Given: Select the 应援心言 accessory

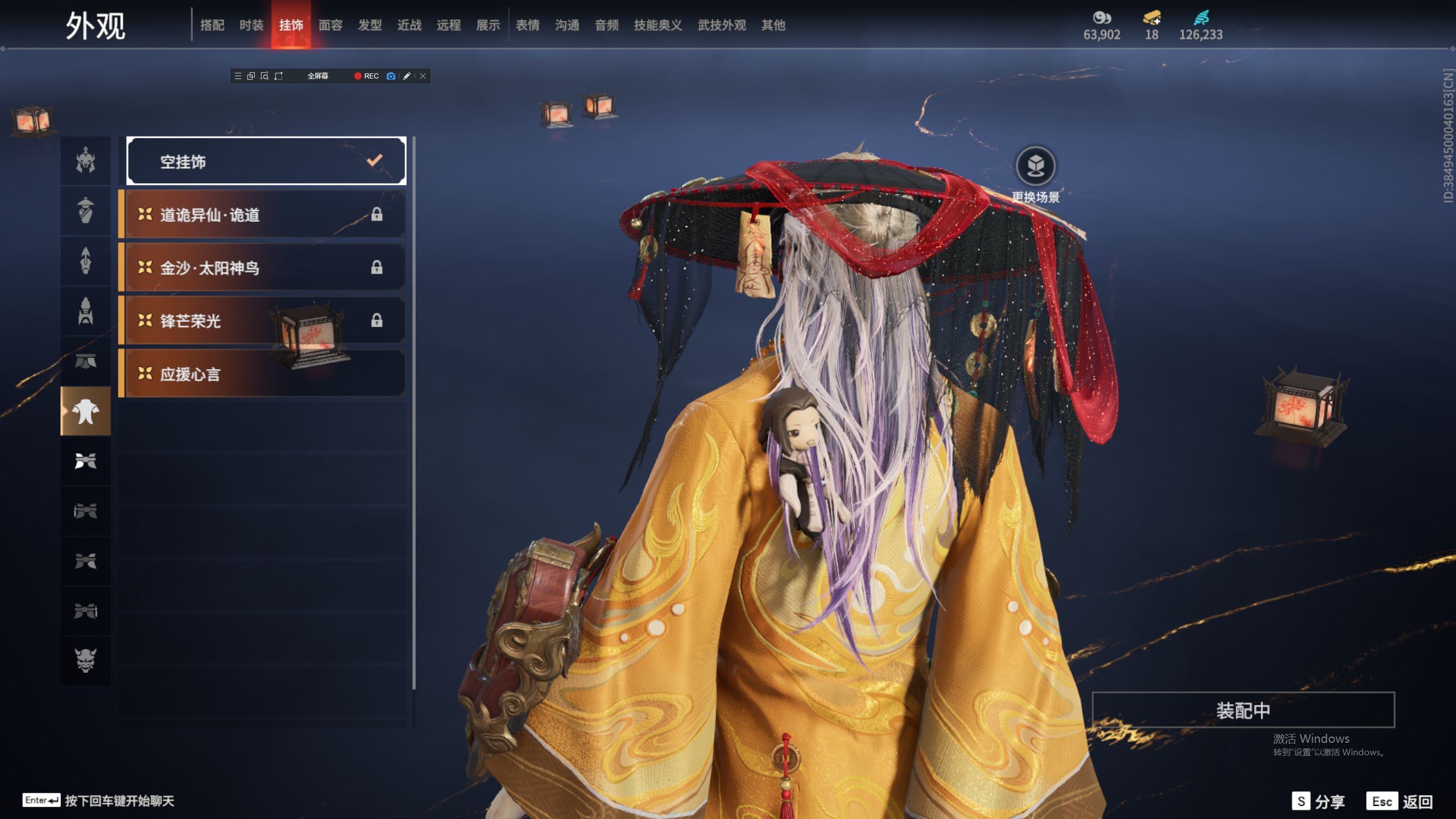Looking at the screenshot, I should 264,374.
